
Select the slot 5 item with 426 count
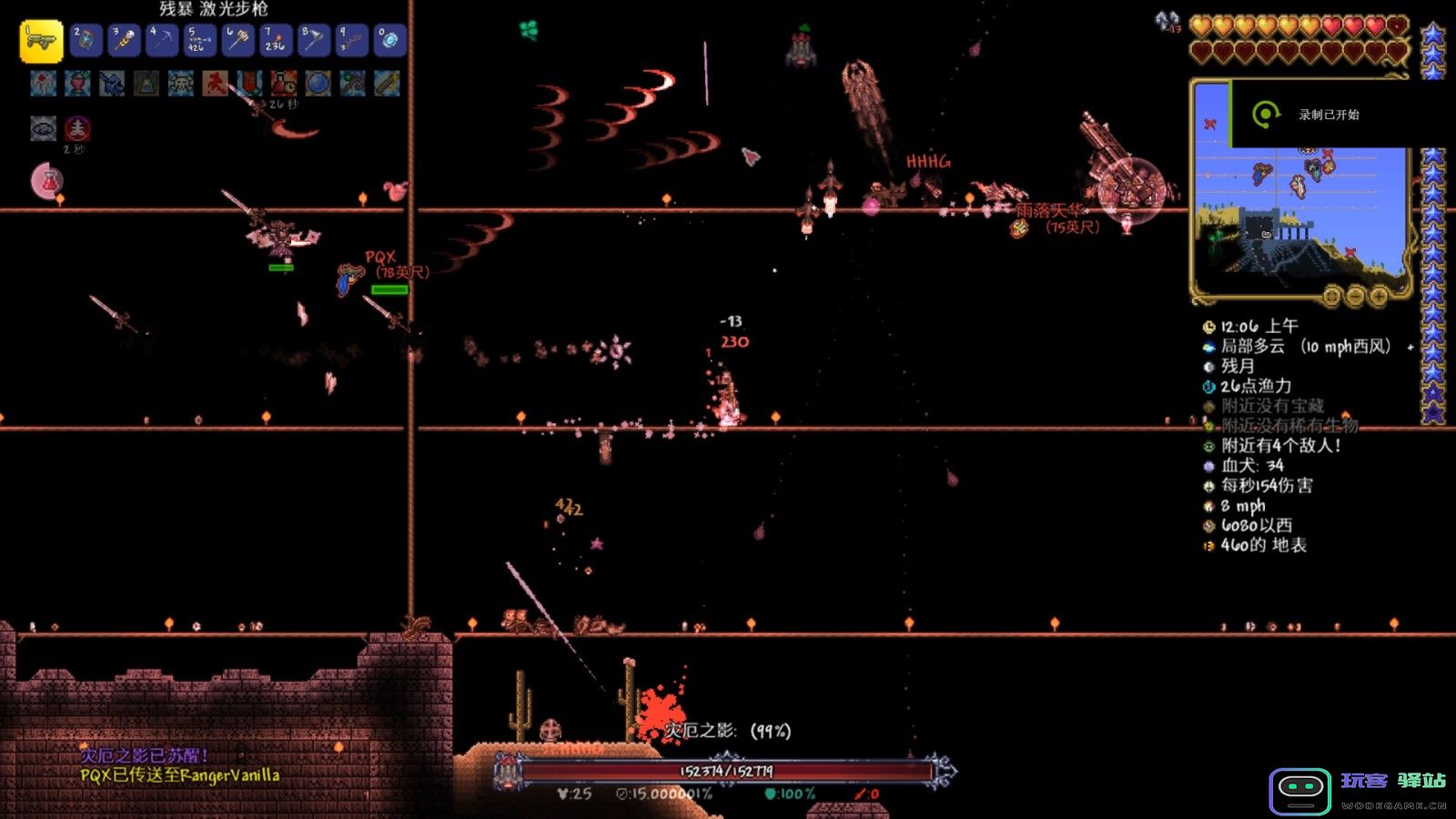click(x=199, y=41)
